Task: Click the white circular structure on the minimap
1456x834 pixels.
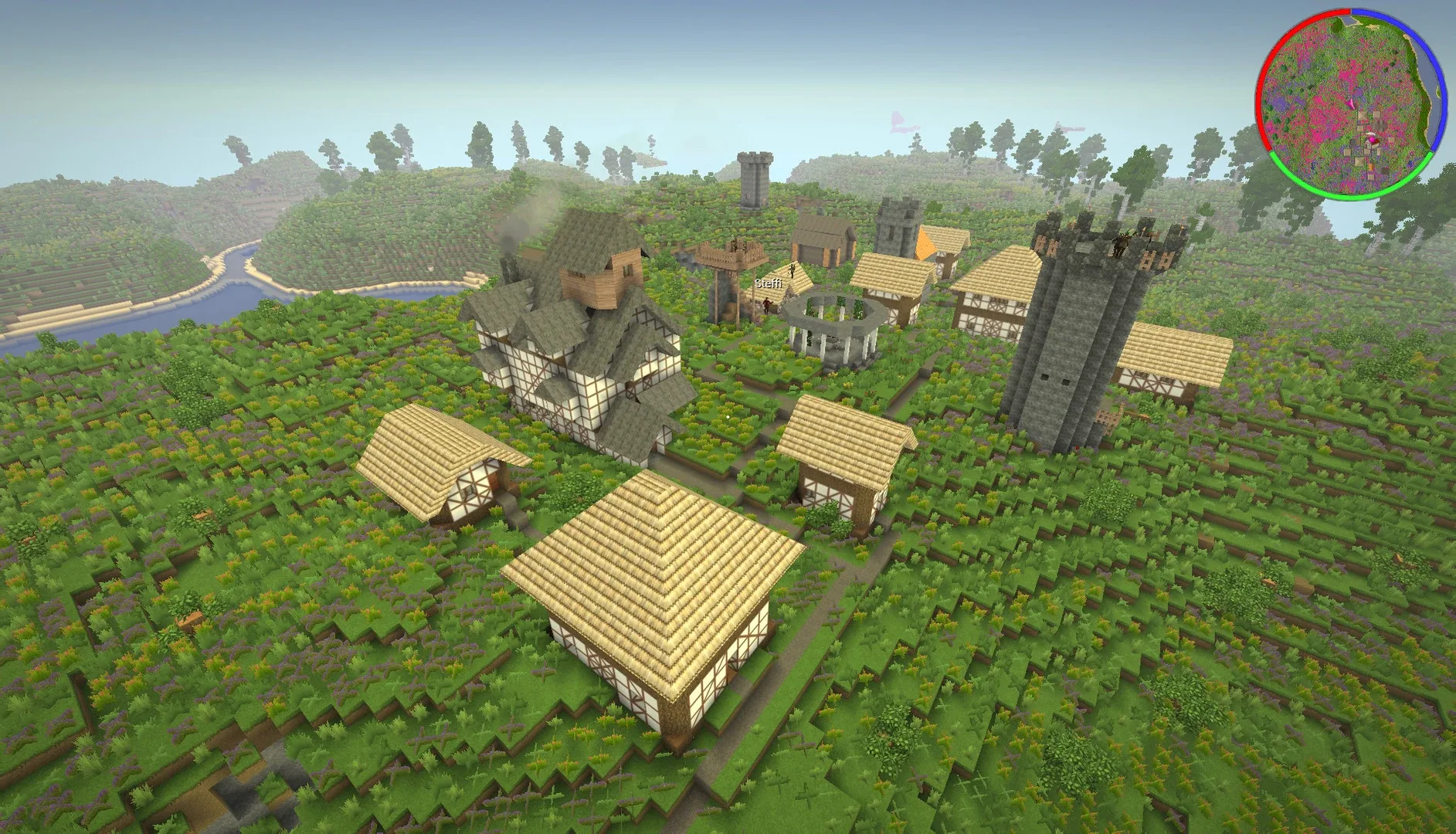Action: (1369, 133)
